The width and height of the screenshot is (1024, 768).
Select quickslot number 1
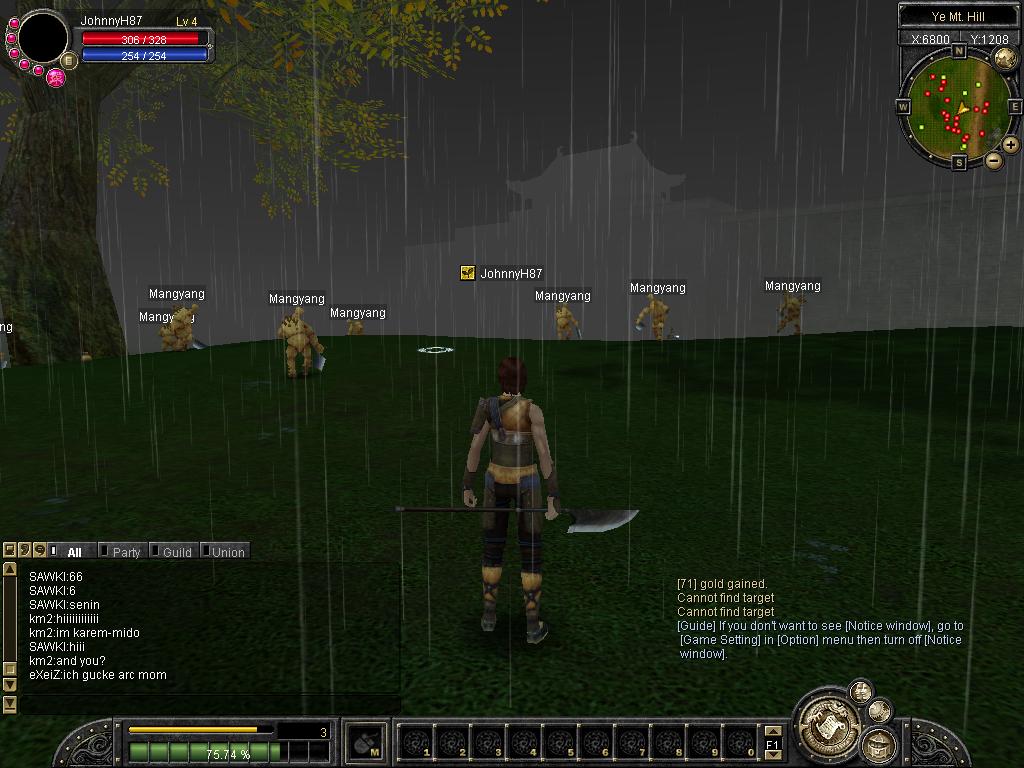click(417, 743)
